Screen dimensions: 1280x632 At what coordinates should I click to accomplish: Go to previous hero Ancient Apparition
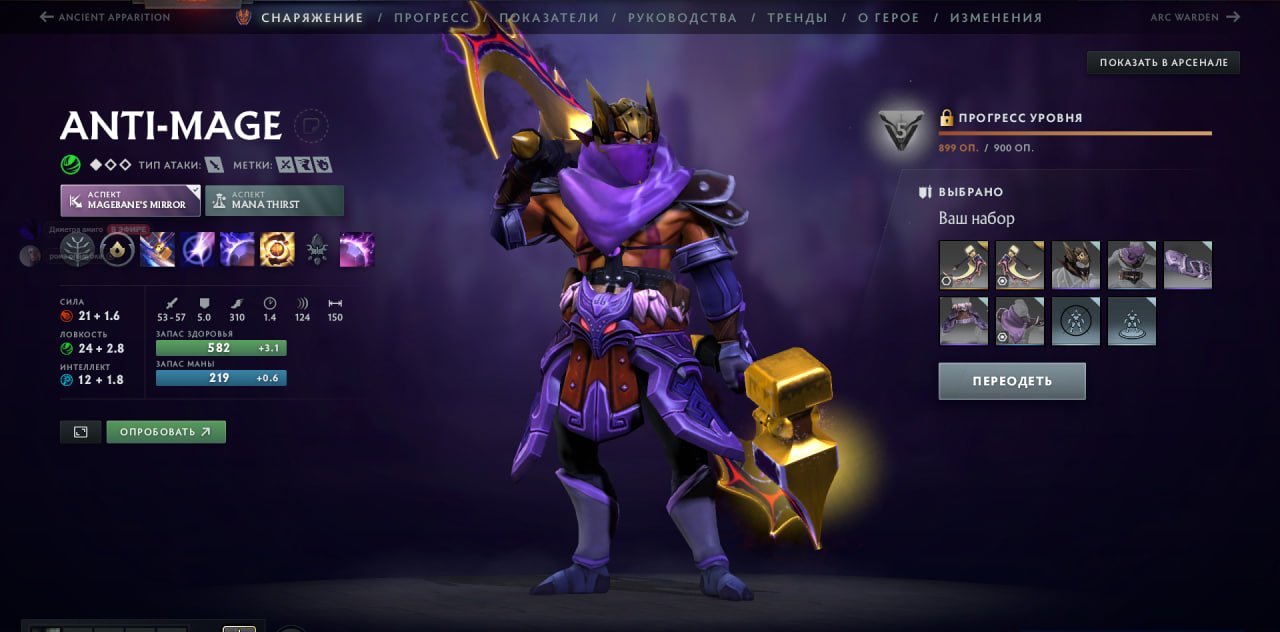pos(104,17)
